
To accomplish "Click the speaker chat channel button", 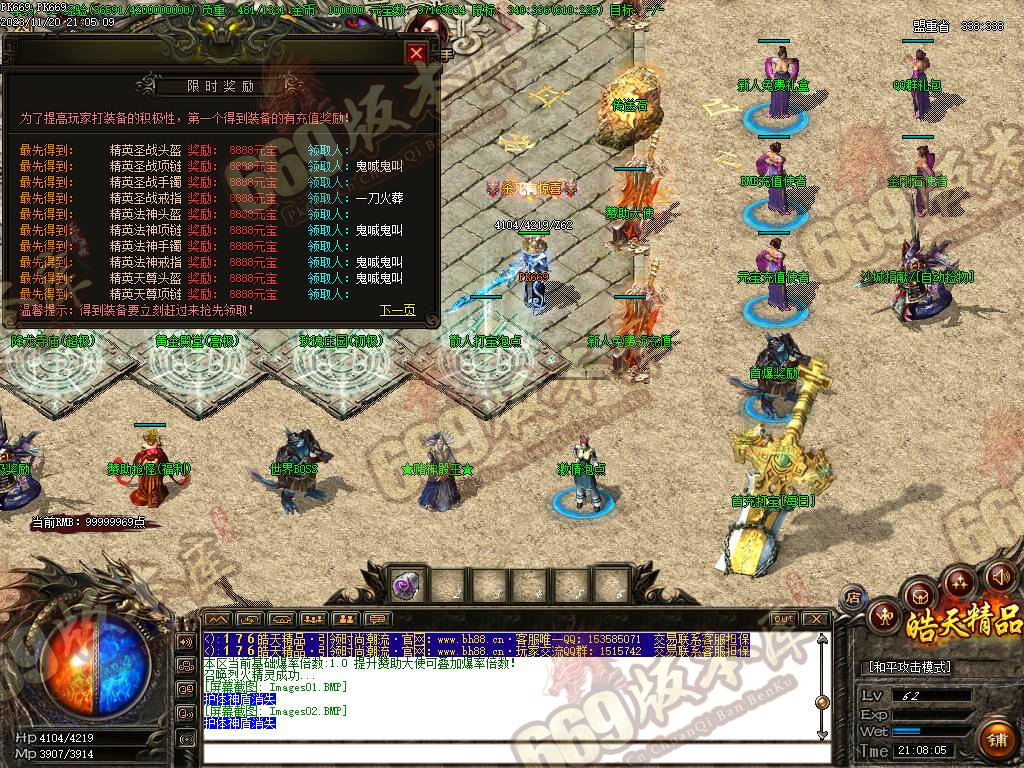I will (186, 641).
